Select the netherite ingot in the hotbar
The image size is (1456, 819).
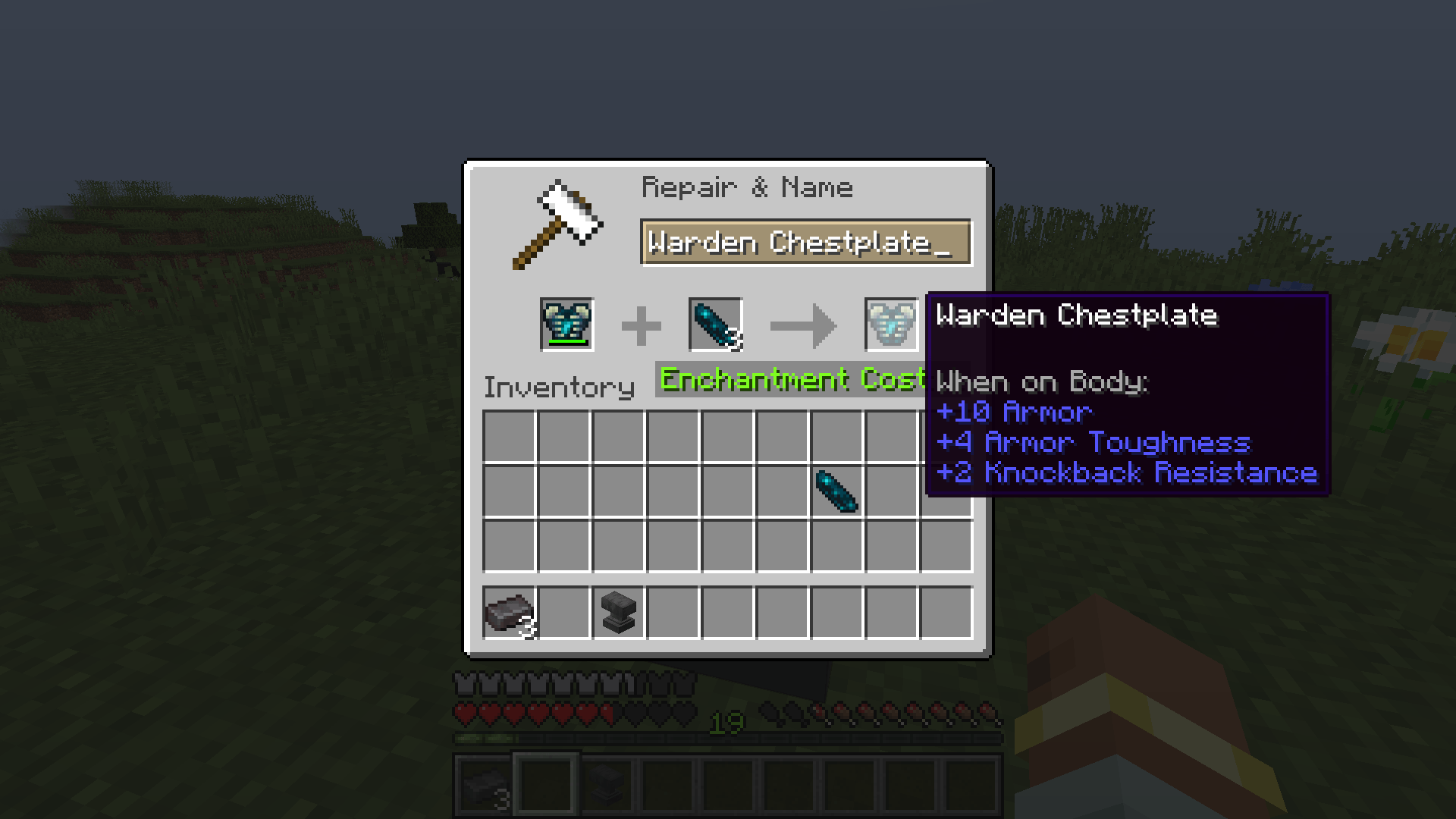click(483, 784)
